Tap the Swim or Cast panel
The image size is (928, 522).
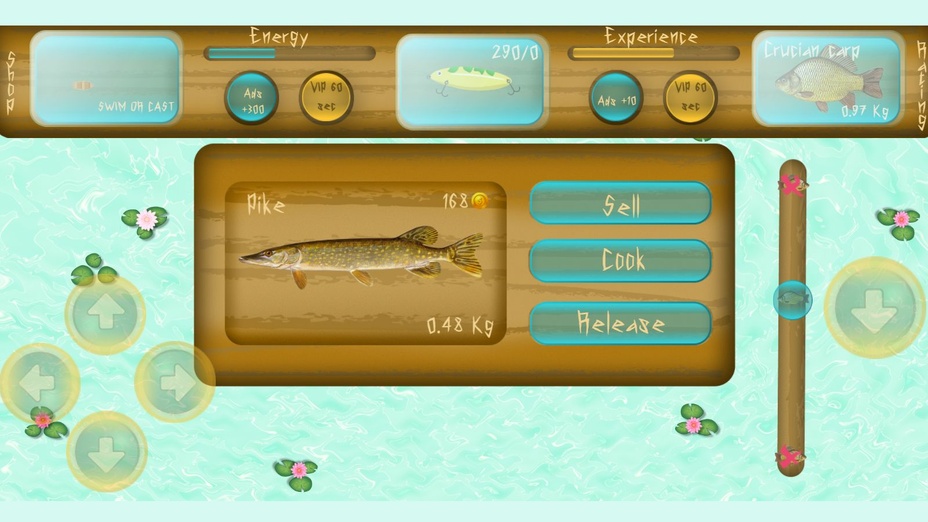[106, 82]
